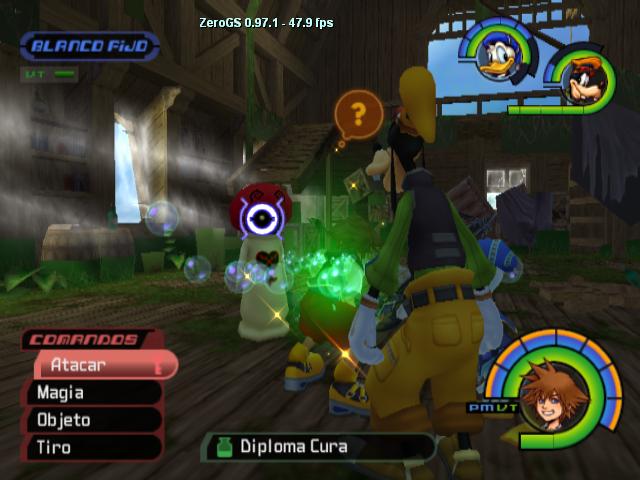
Task: Choose the Objeto command
Action: coord(95,420)
